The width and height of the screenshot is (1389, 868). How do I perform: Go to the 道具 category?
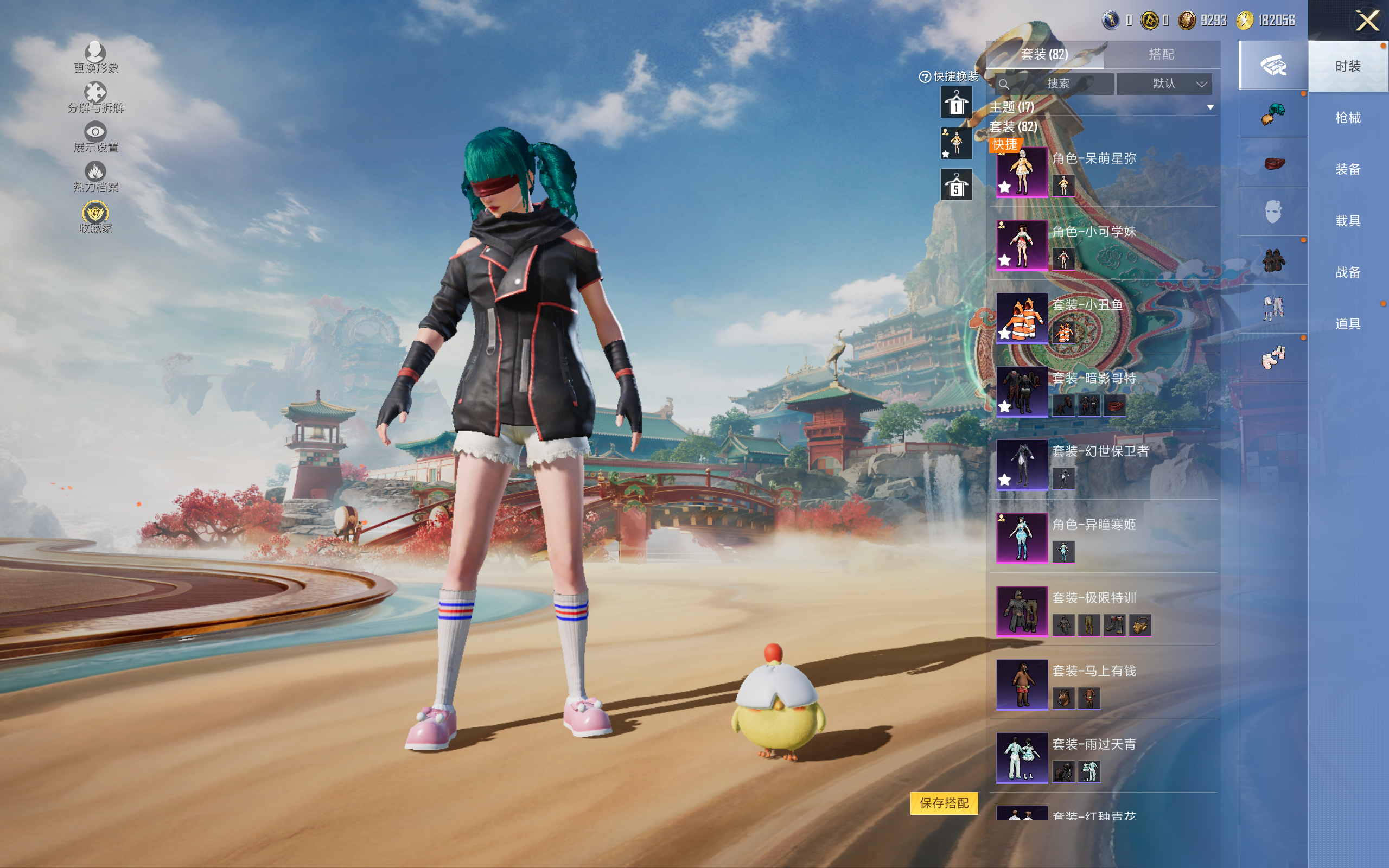pyautogui.click(x=1348, y=324)
